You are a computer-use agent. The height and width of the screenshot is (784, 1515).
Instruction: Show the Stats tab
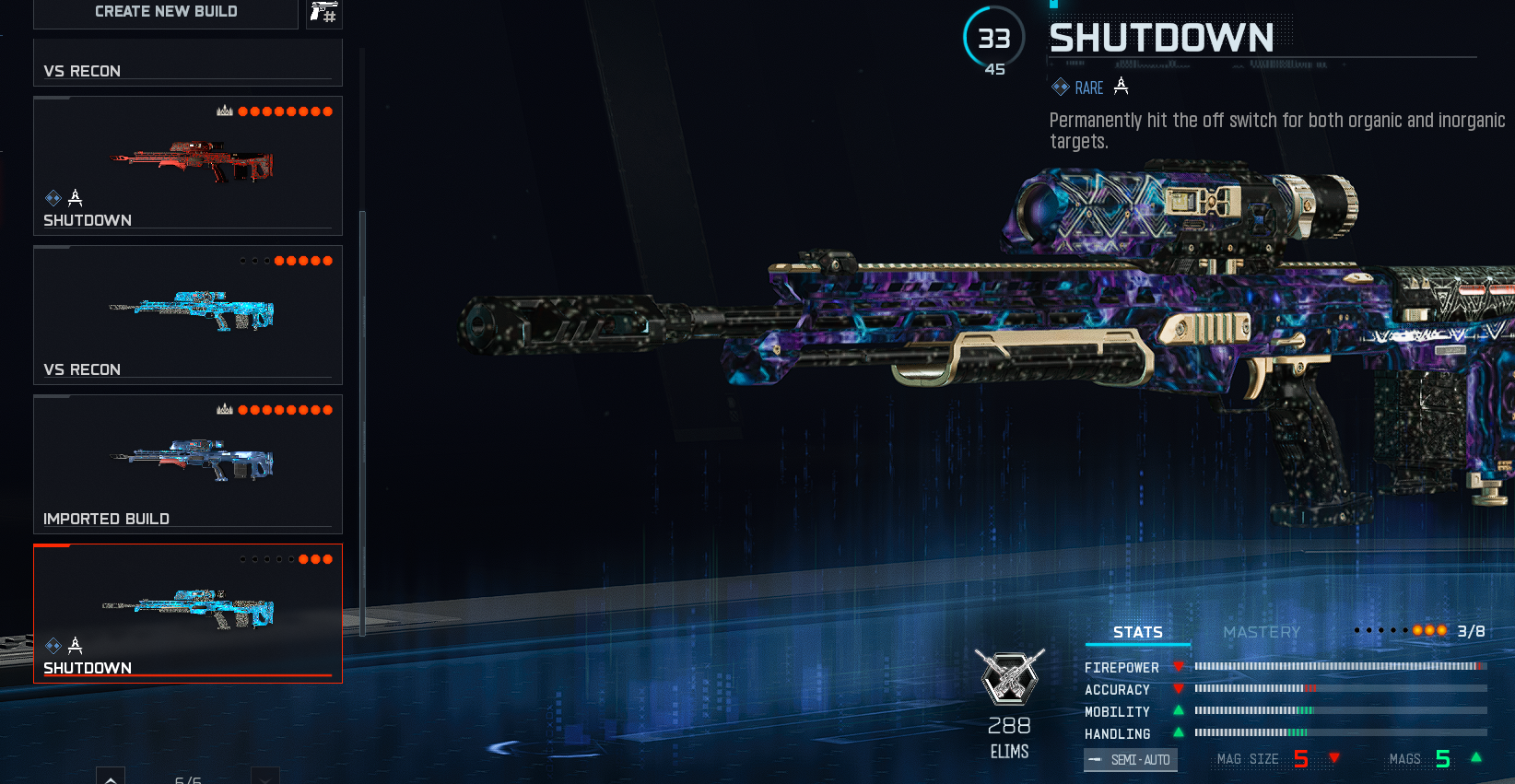point(1137,632)
